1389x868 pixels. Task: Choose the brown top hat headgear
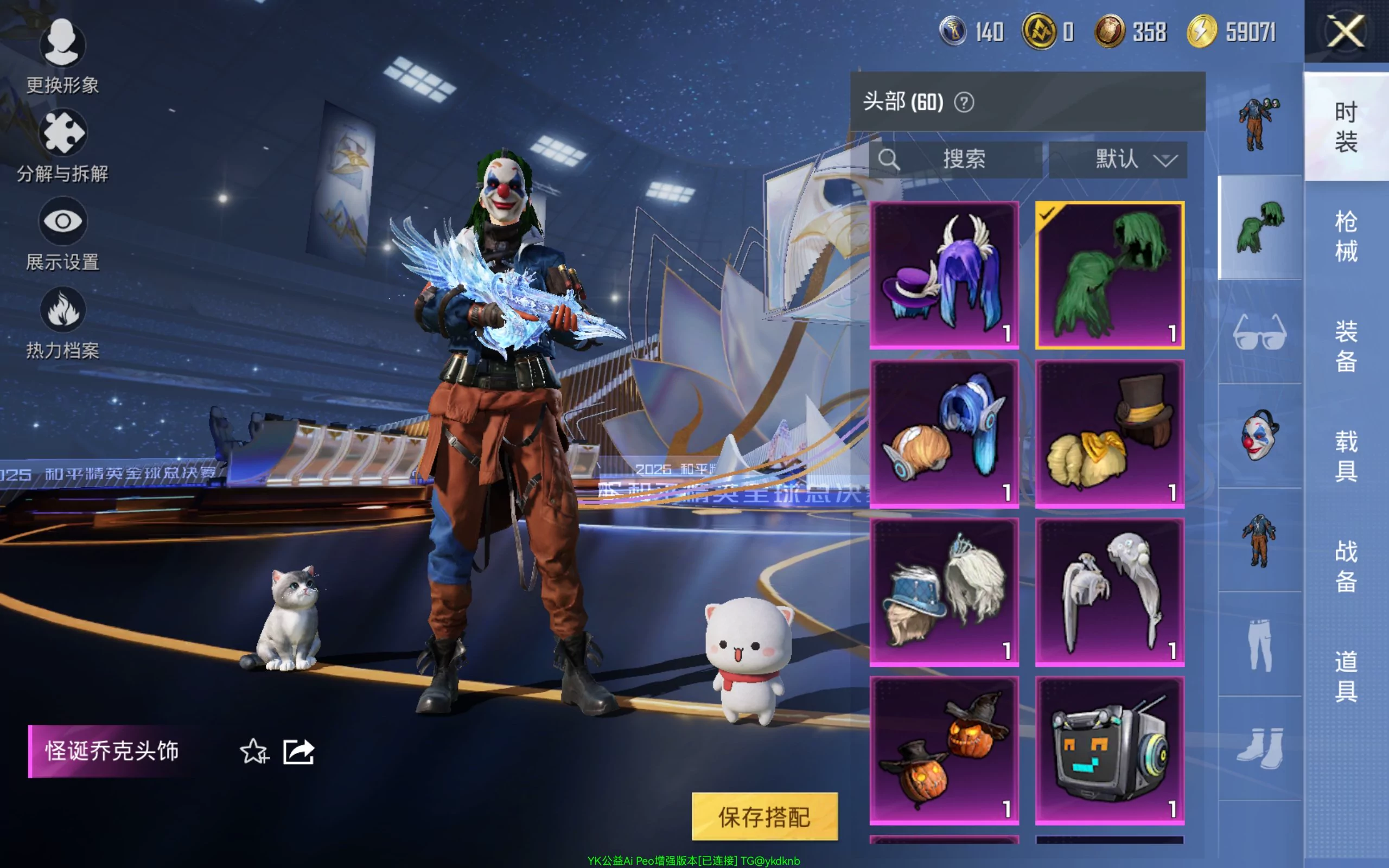tap(1110, 433)
